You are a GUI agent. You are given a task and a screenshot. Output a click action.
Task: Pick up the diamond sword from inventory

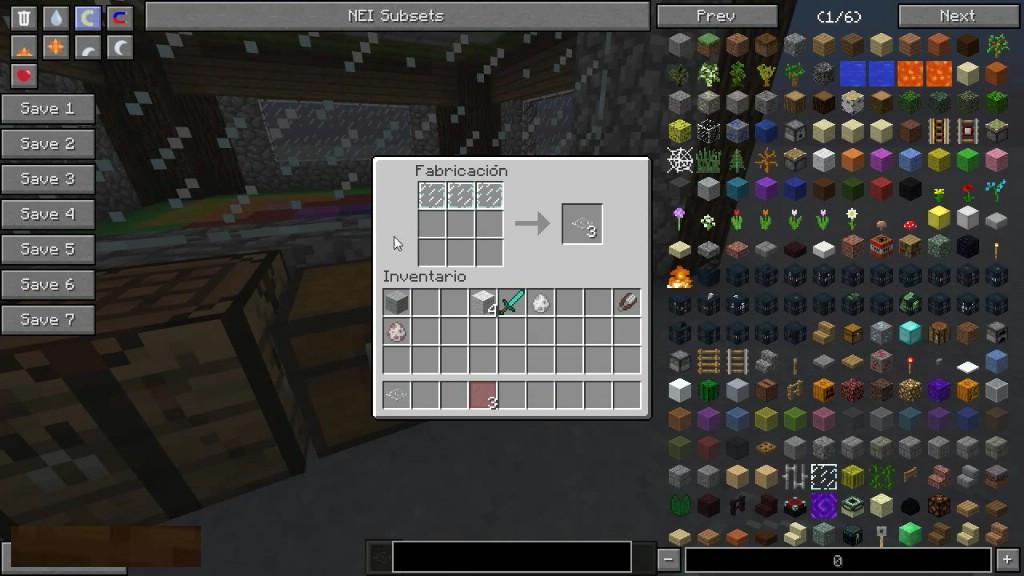pos(512,302)
